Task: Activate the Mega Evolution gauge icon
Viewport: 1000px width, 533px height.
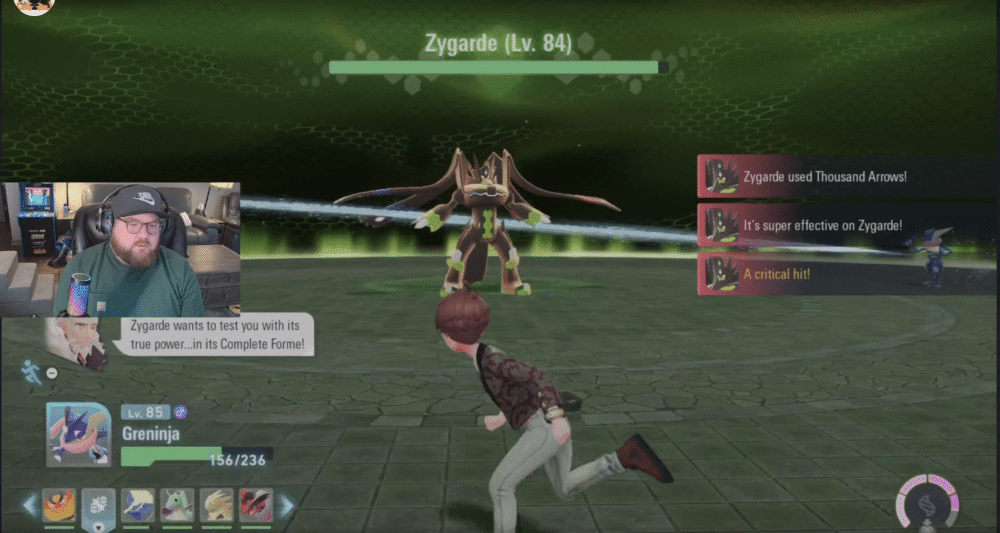Action: (x=928, y=500)
